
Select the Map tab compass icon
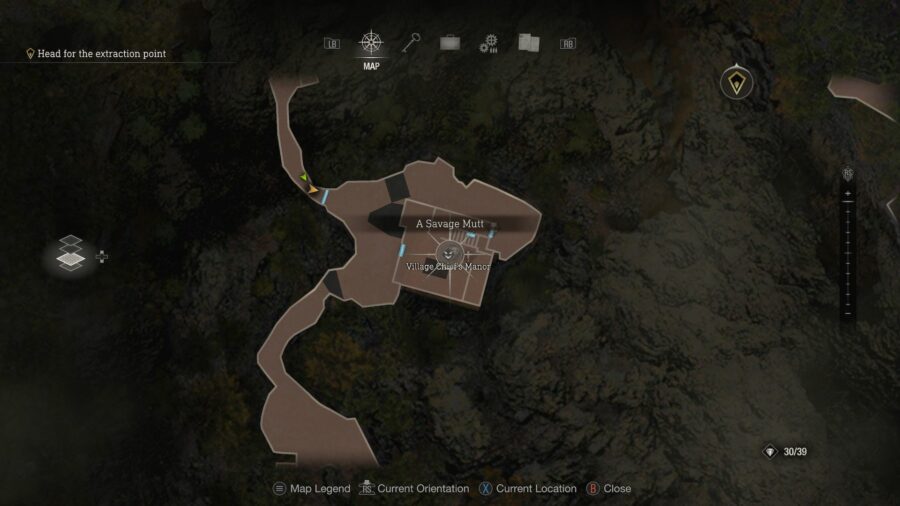pos(371,43)
